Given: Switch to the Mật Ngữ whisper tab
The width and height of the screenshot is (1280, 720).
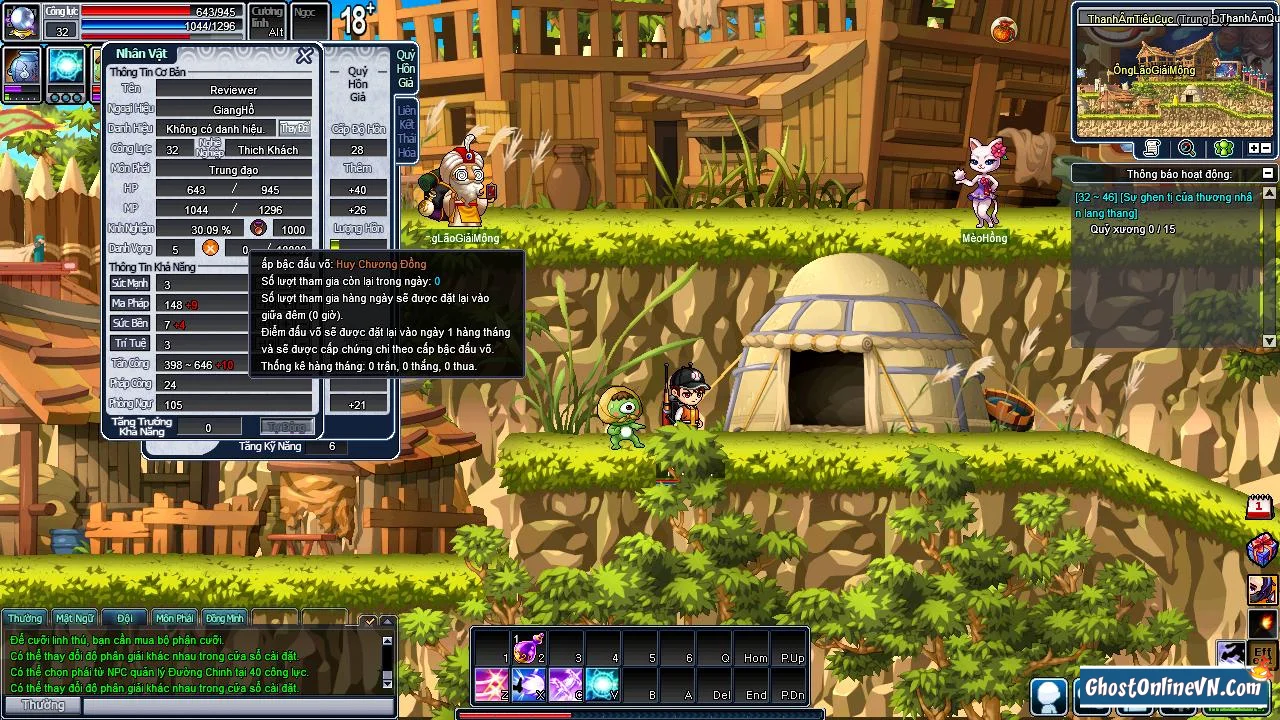Looking at the screenshot, I should 75,618.
